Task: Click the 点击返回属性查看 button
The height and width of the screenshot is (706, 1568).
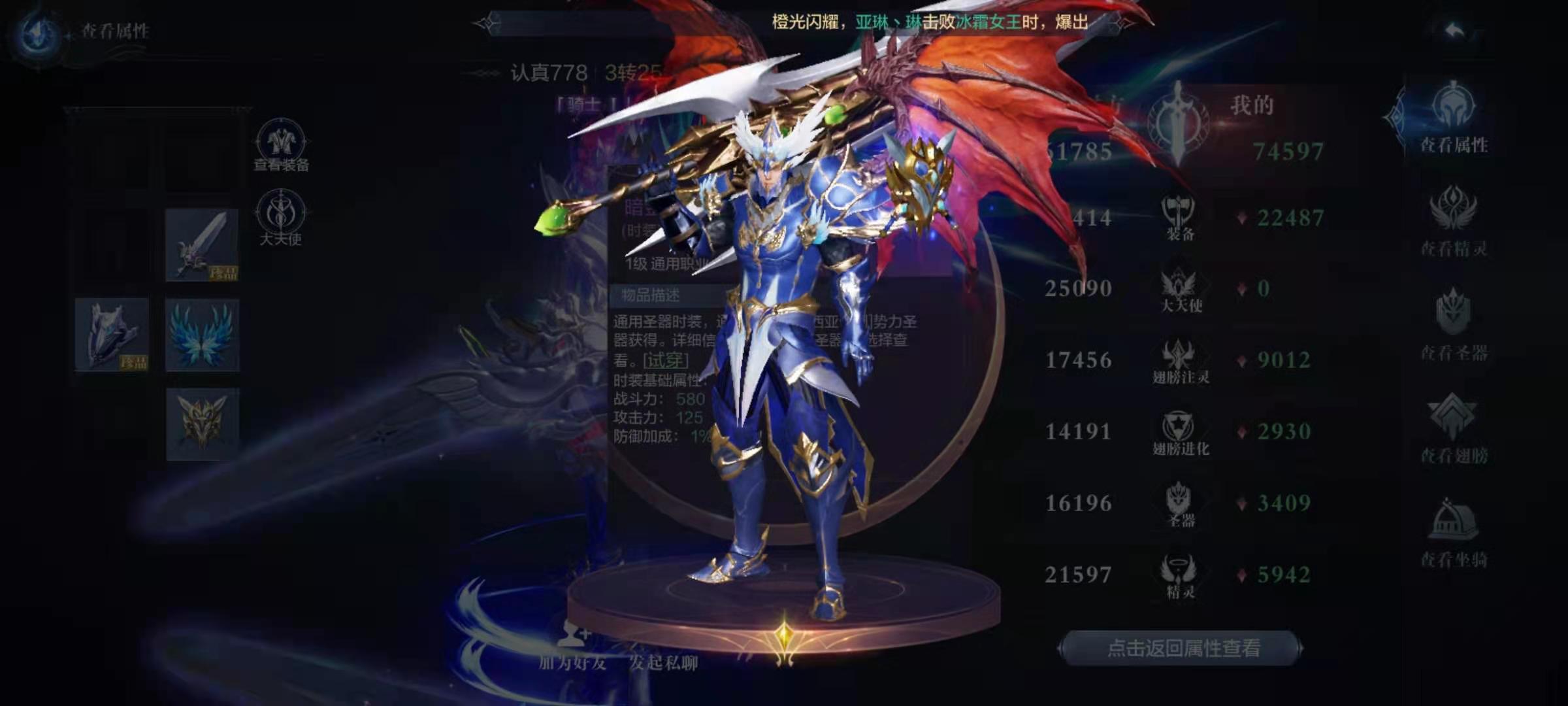Action: click(x=1182, y=648)
